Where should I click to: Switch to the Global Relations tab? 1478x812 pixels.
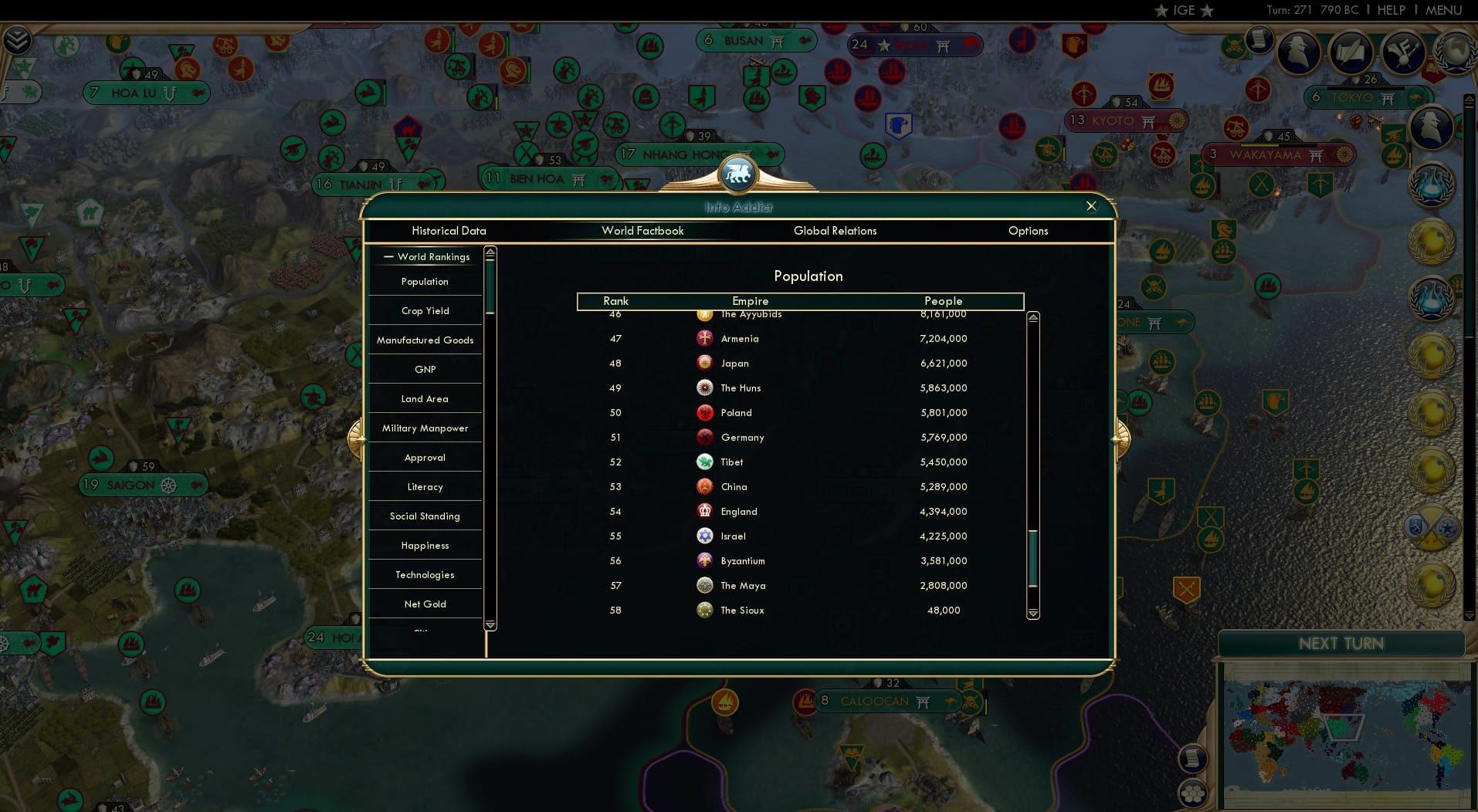[835, 231]
